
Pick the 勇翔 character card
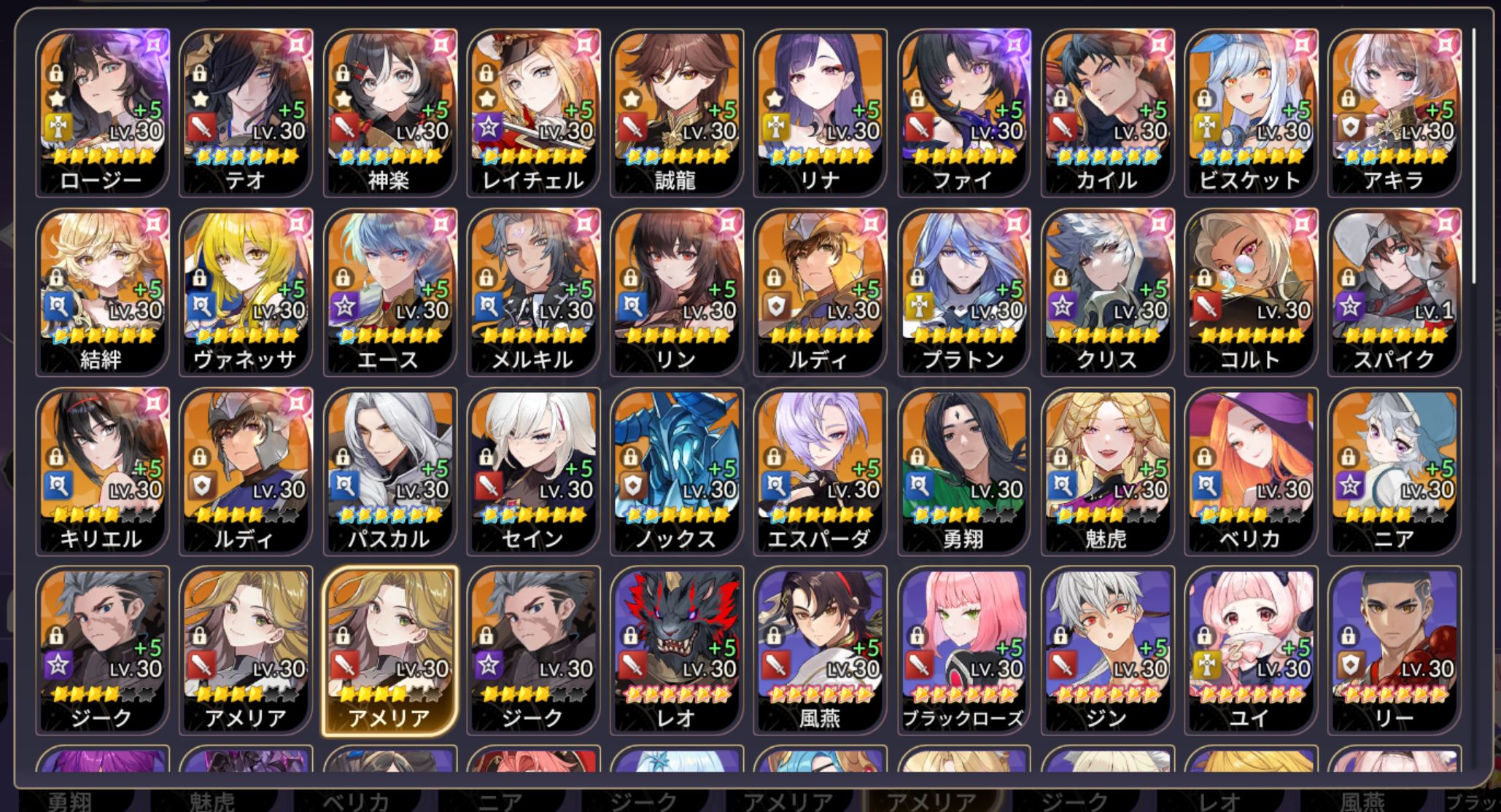click(964, 471)
